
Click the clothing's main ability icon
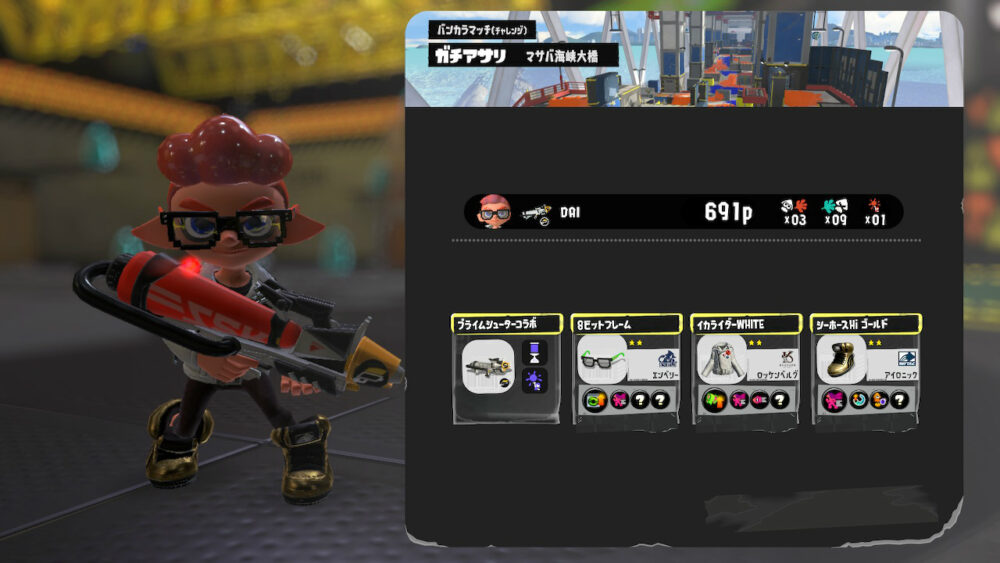point(714,401)
